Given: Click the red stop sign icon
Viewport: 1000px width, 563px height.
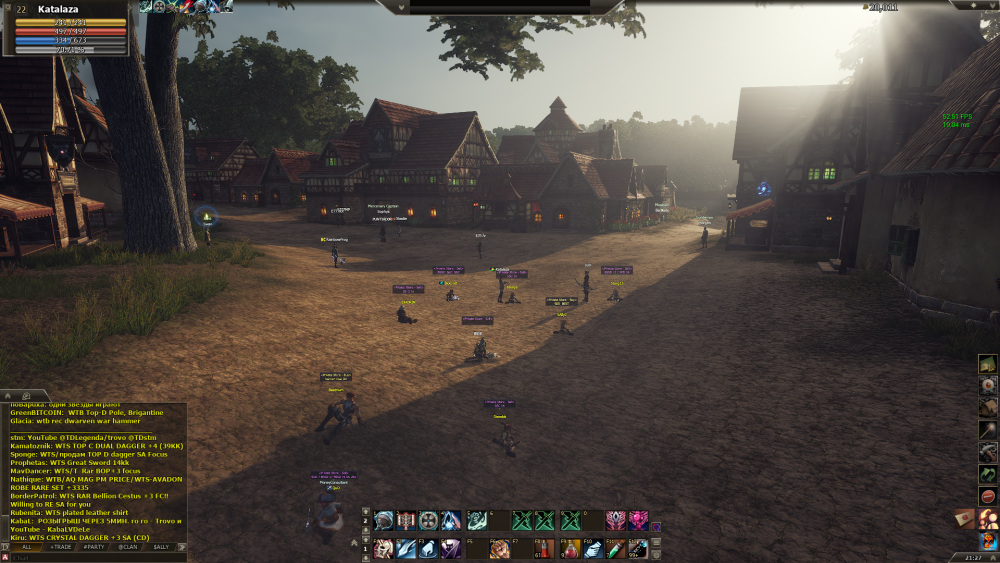Looking at the screenshot, I should pyautogui.click(x=988, y=496).
